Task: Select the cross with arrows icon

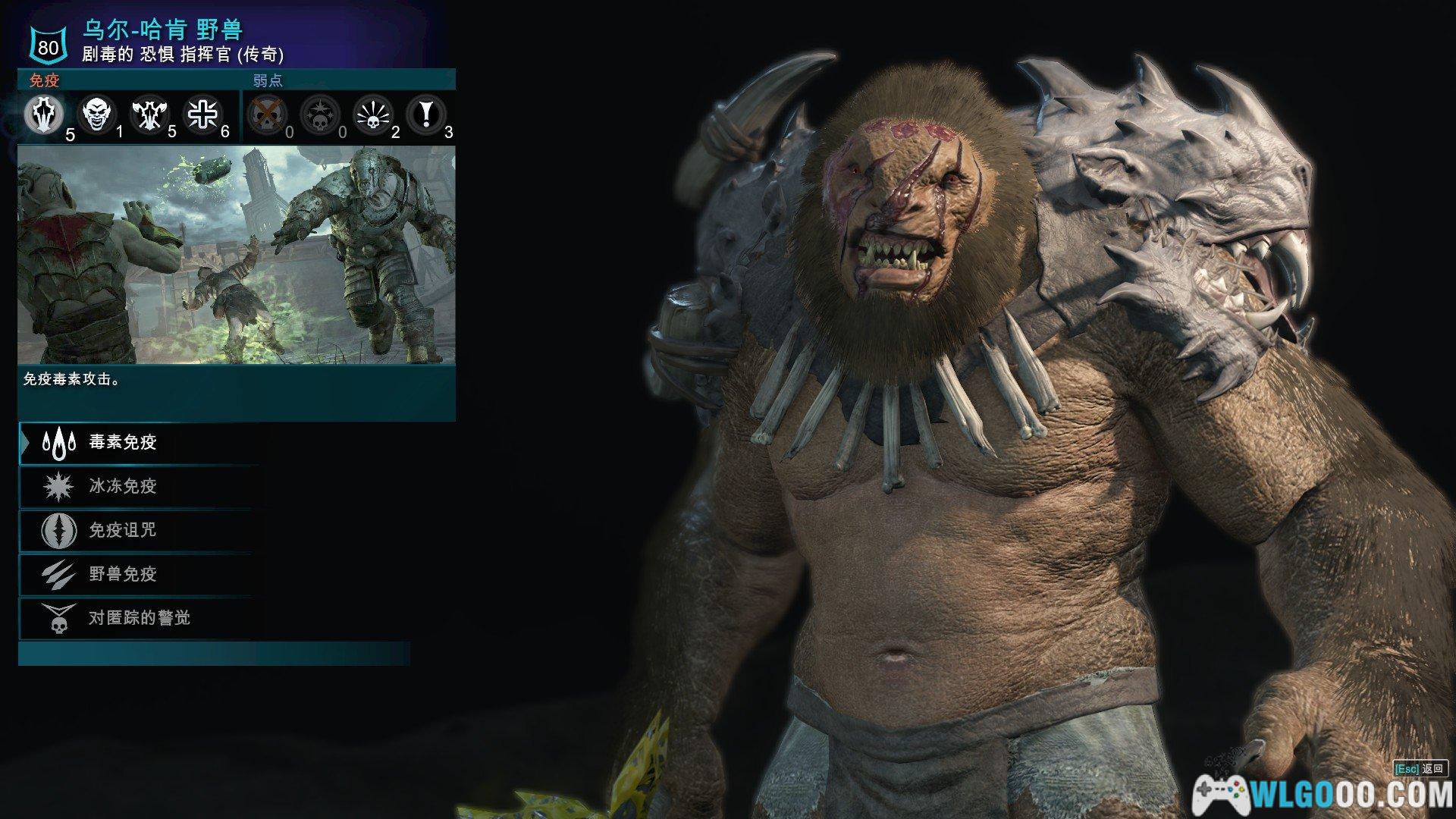Action: [202, 115]
